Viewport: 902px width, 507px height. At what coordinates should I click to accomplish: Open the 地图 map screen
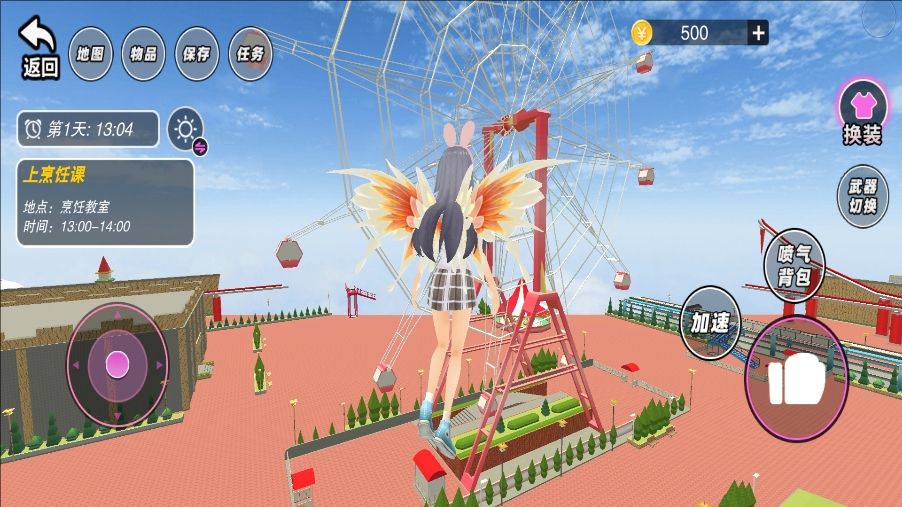91,53
